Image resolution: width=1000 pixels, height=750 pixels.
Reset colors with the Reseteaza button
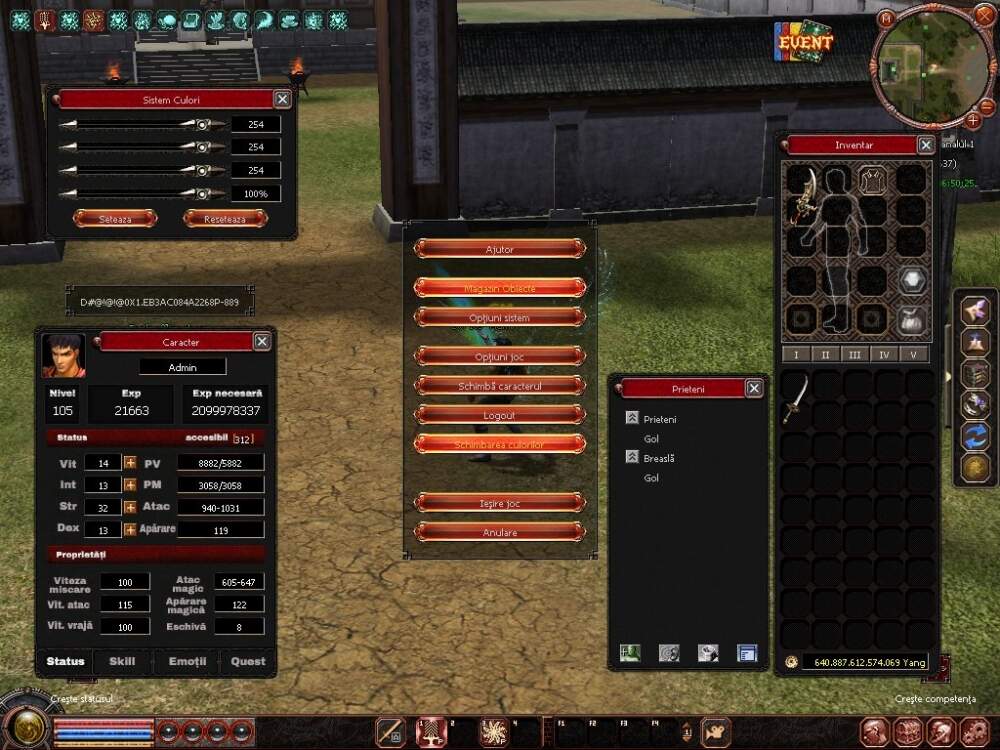(225, 218)
